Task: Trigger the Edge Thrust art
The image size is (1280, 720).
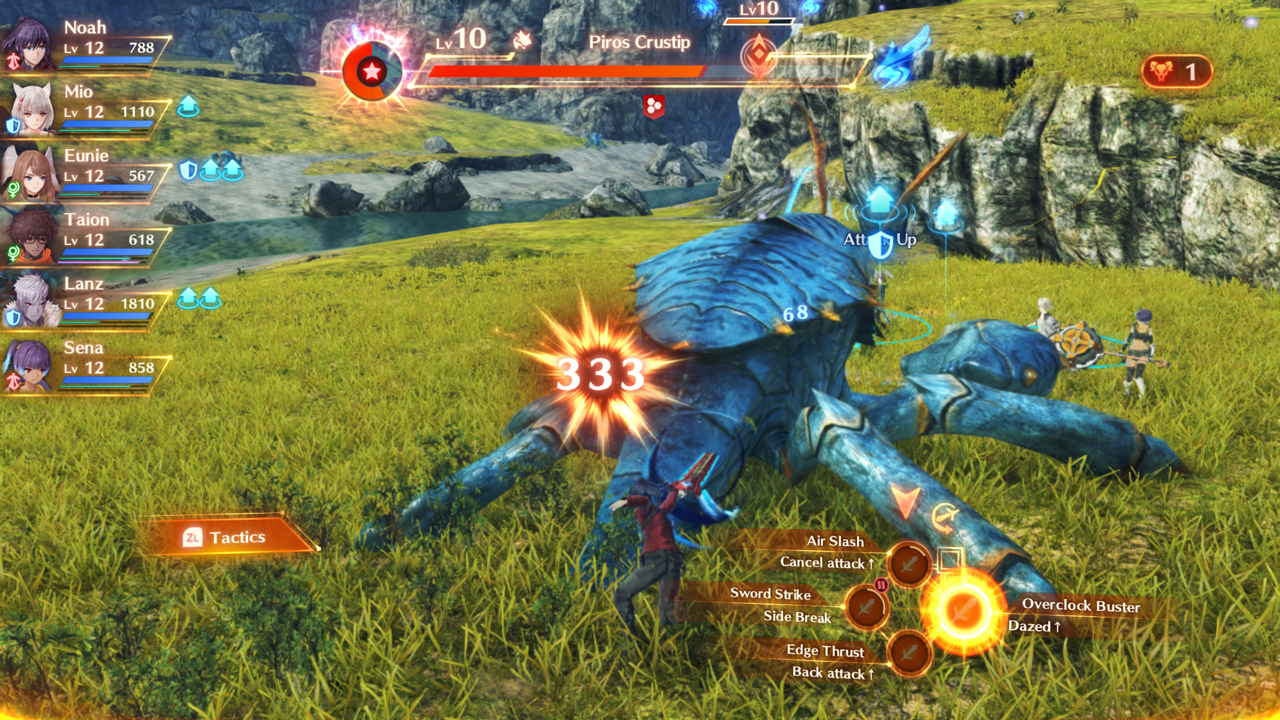Action: click(x=909, y=653)
